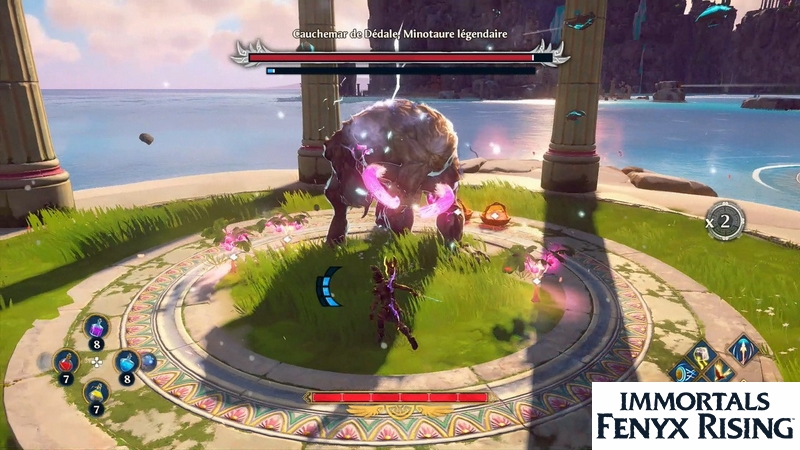Trigger the shield dash ability icon
The width and height of the screenshot is (800, 450).
(686, 374)
